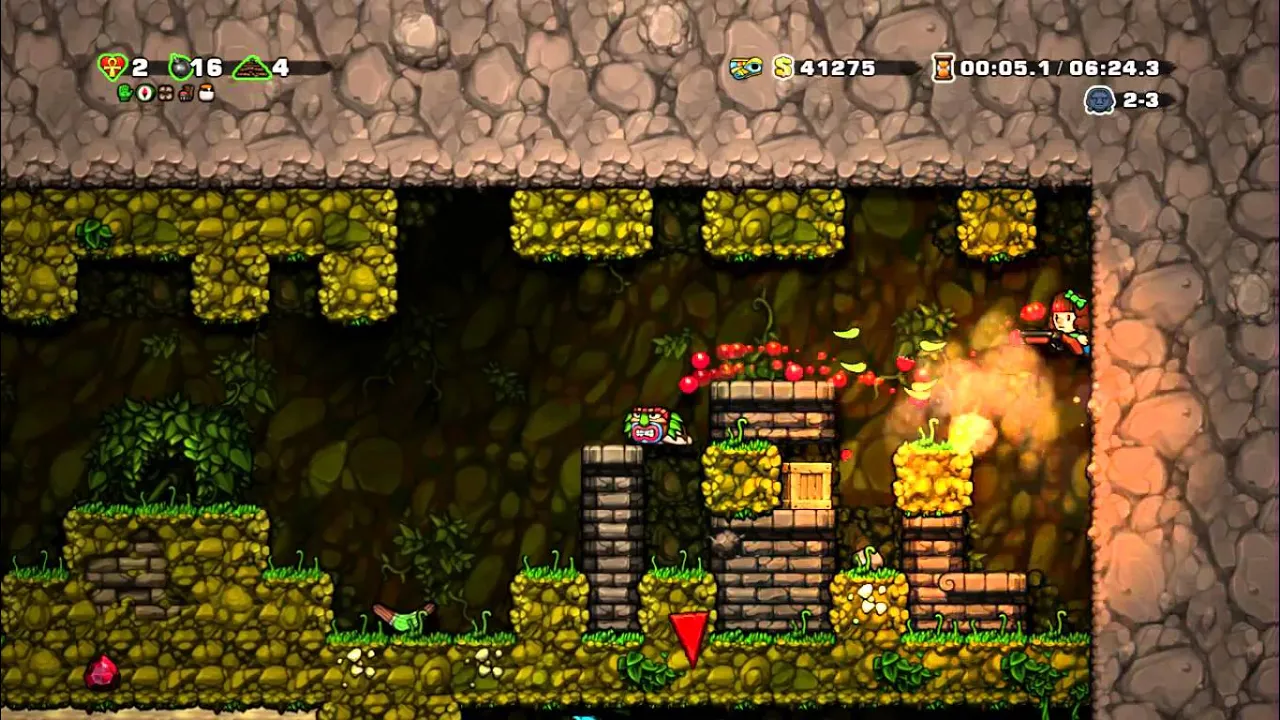Click the blue stone head level icon

[x=1099, y=100]
